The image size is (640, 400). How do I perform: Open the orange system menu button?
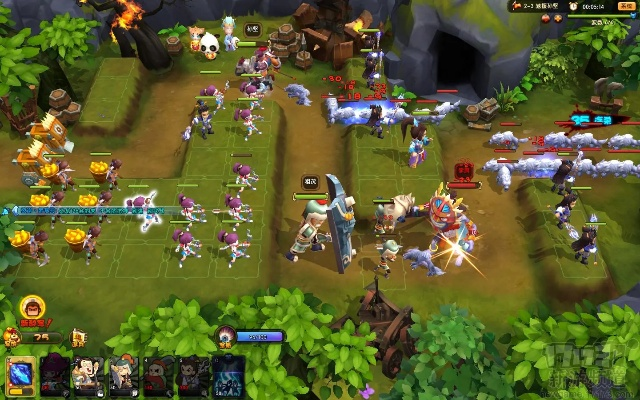625,5
